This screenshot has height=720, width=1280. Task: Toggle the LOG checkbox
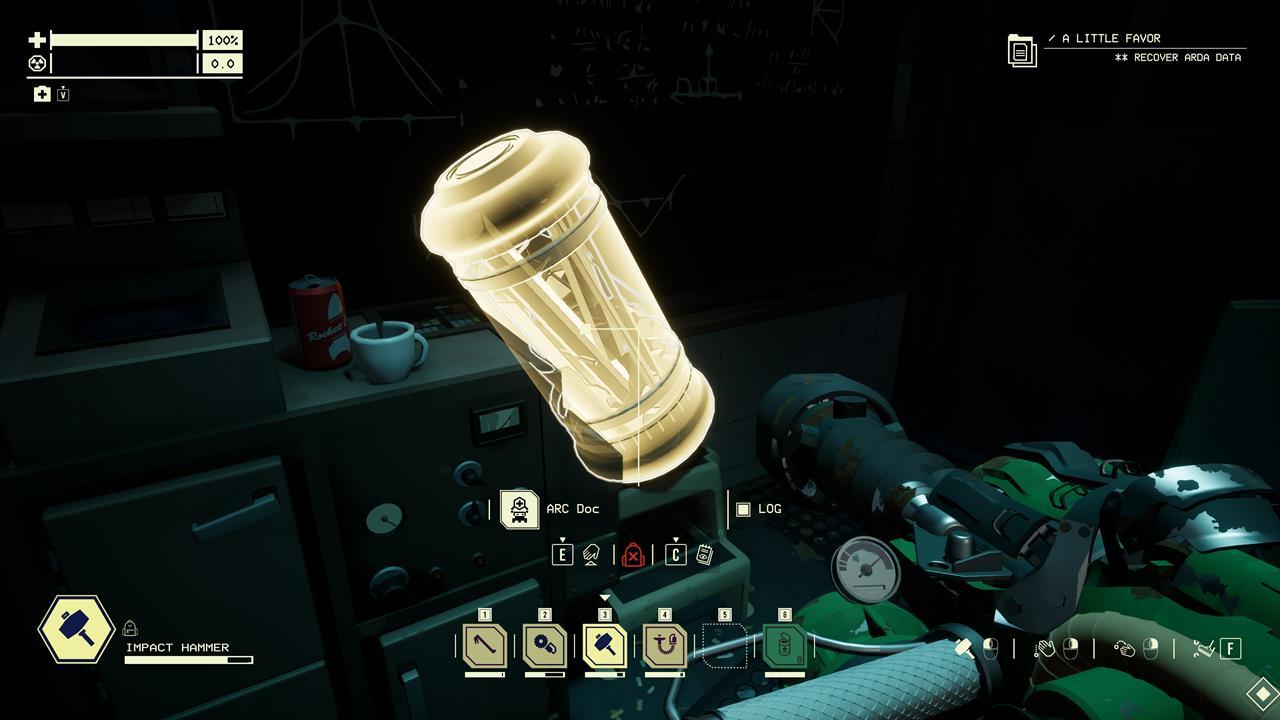point(743,509)
